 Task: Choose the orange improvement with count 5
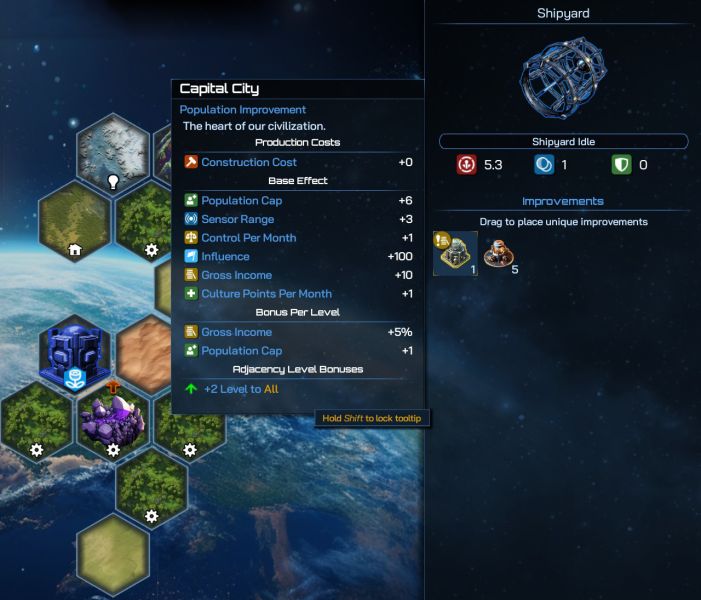click(498, 254)
